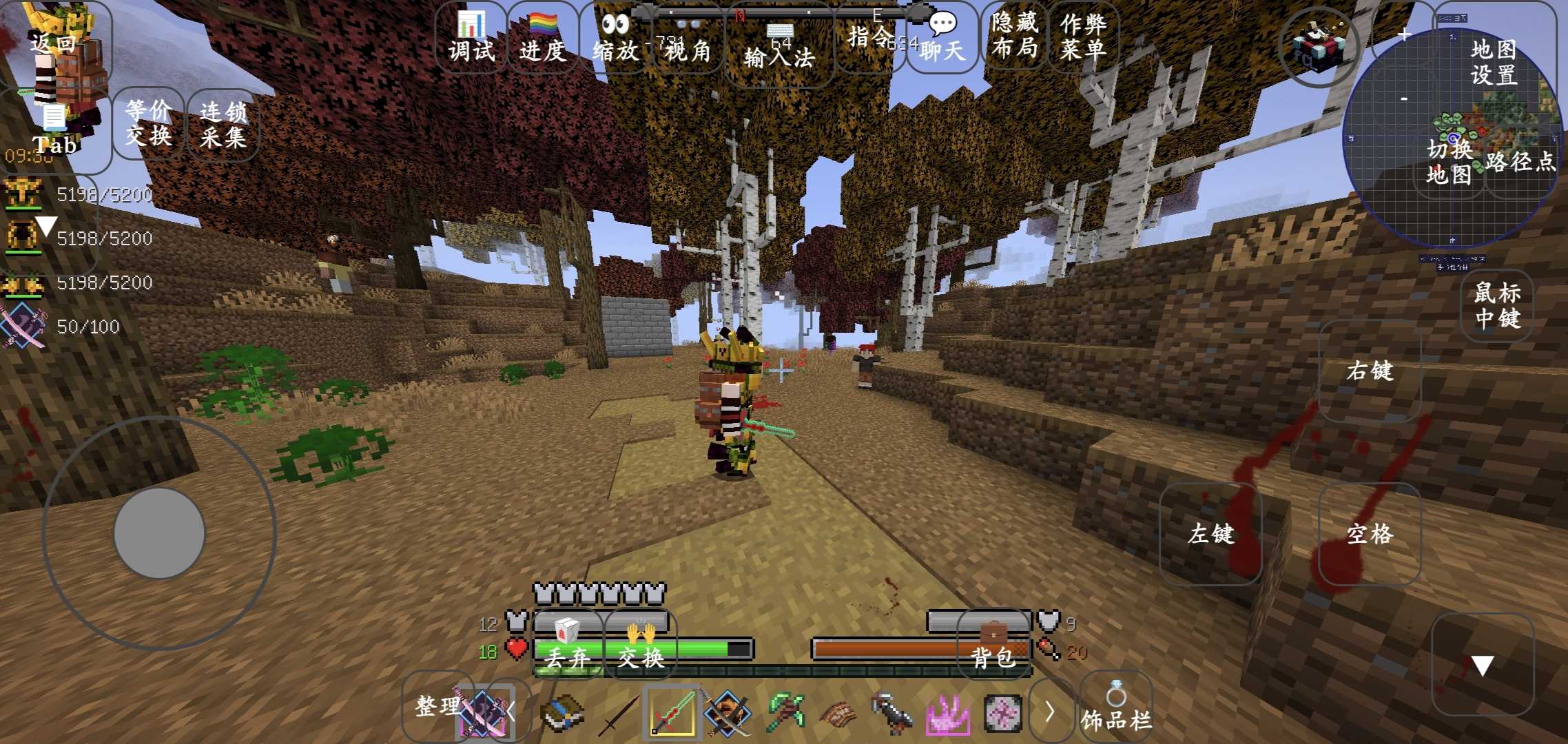The width and height of the screenshot is (1568, 744).
Task: Open the 饰品栏 accessories bar
Action: pyautogui.click(x=1116, y=710)
